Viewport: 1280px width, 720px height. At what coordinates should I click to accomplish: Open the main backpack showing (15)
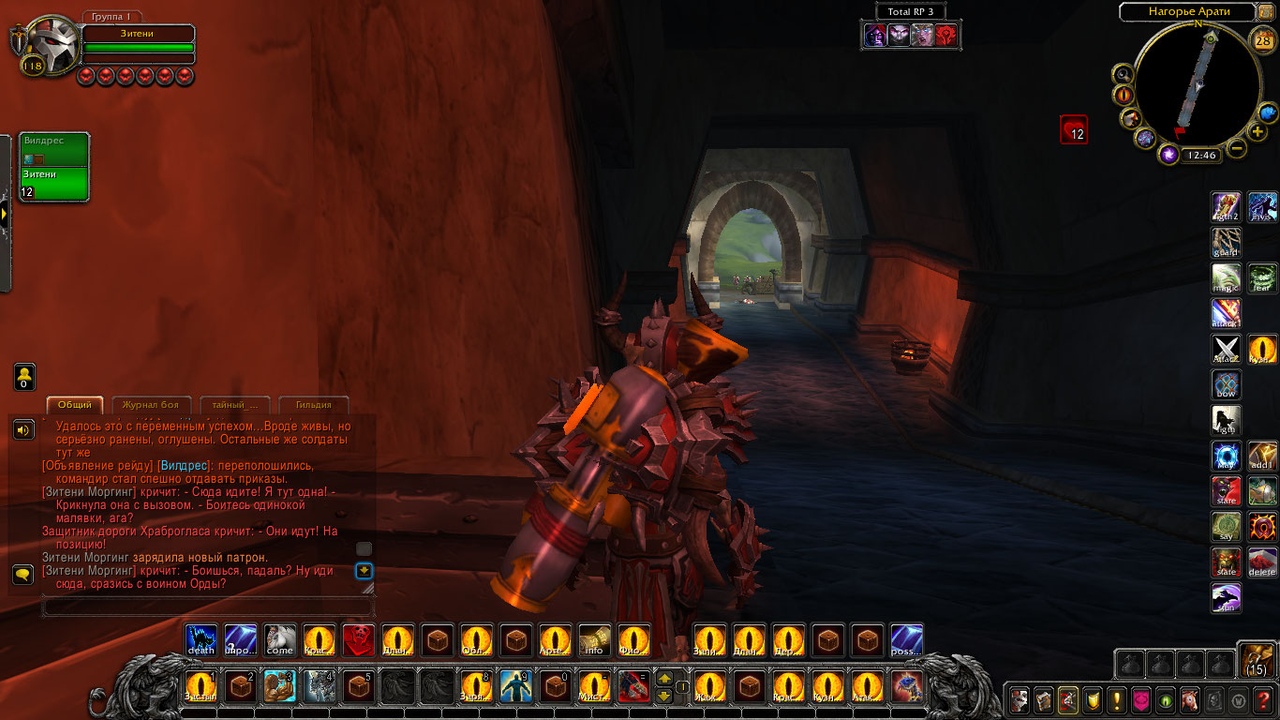pyautogui.click(x=1256, y=661)
